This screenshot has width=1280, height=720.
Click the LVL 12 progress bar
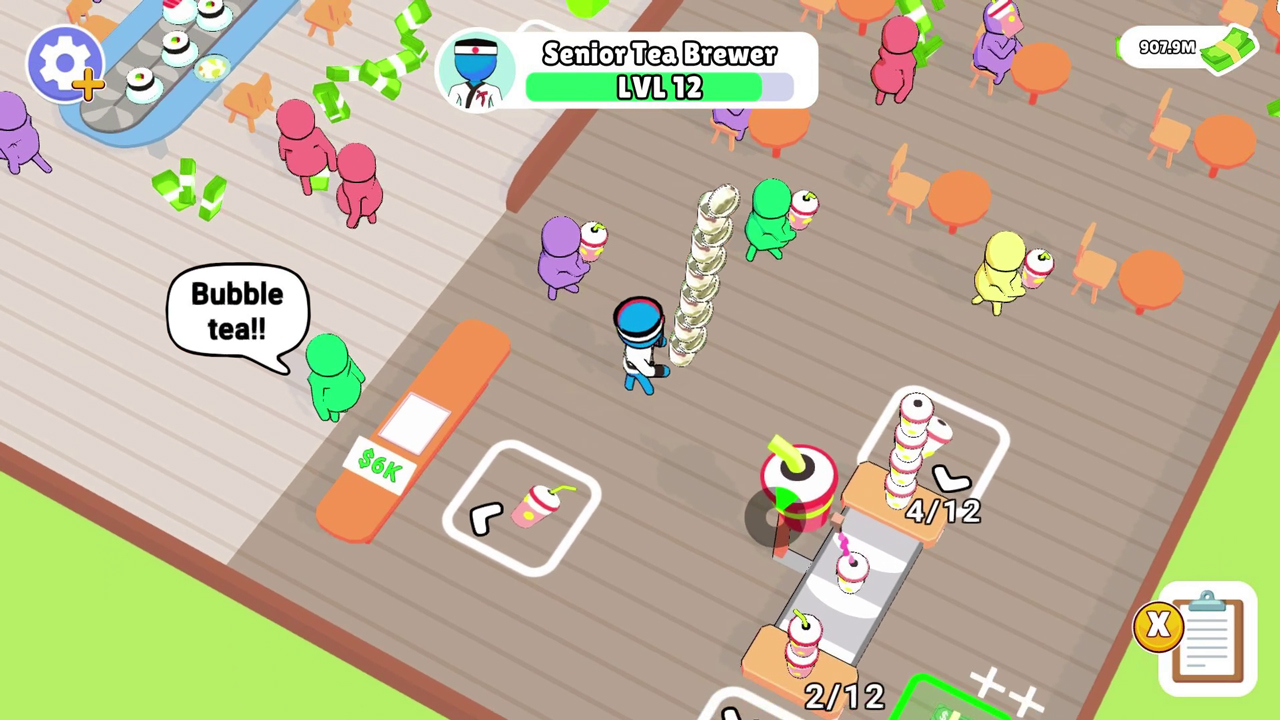pos(658,88)
